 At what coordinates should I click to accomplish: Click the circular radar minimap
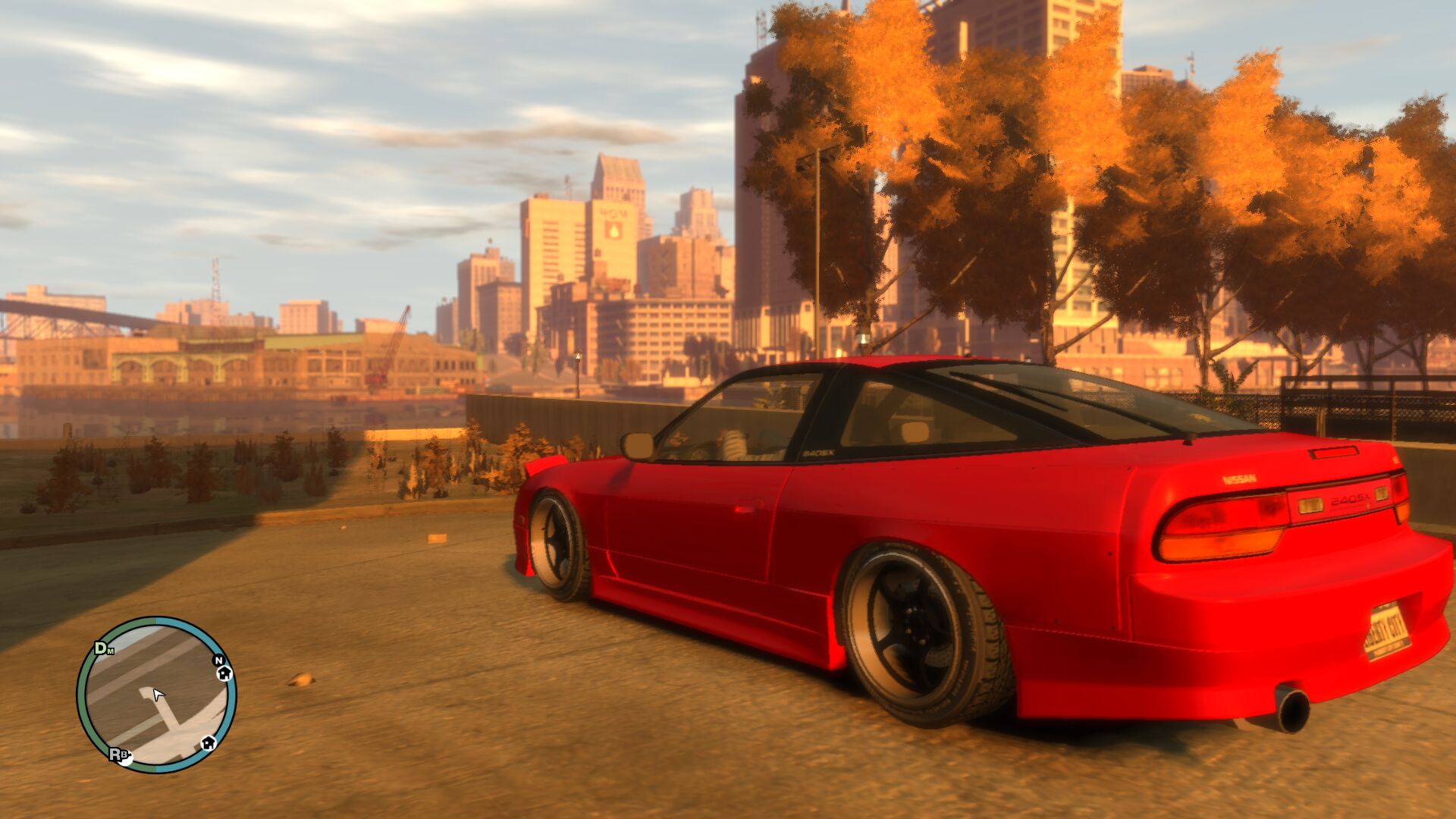[156, 695]
